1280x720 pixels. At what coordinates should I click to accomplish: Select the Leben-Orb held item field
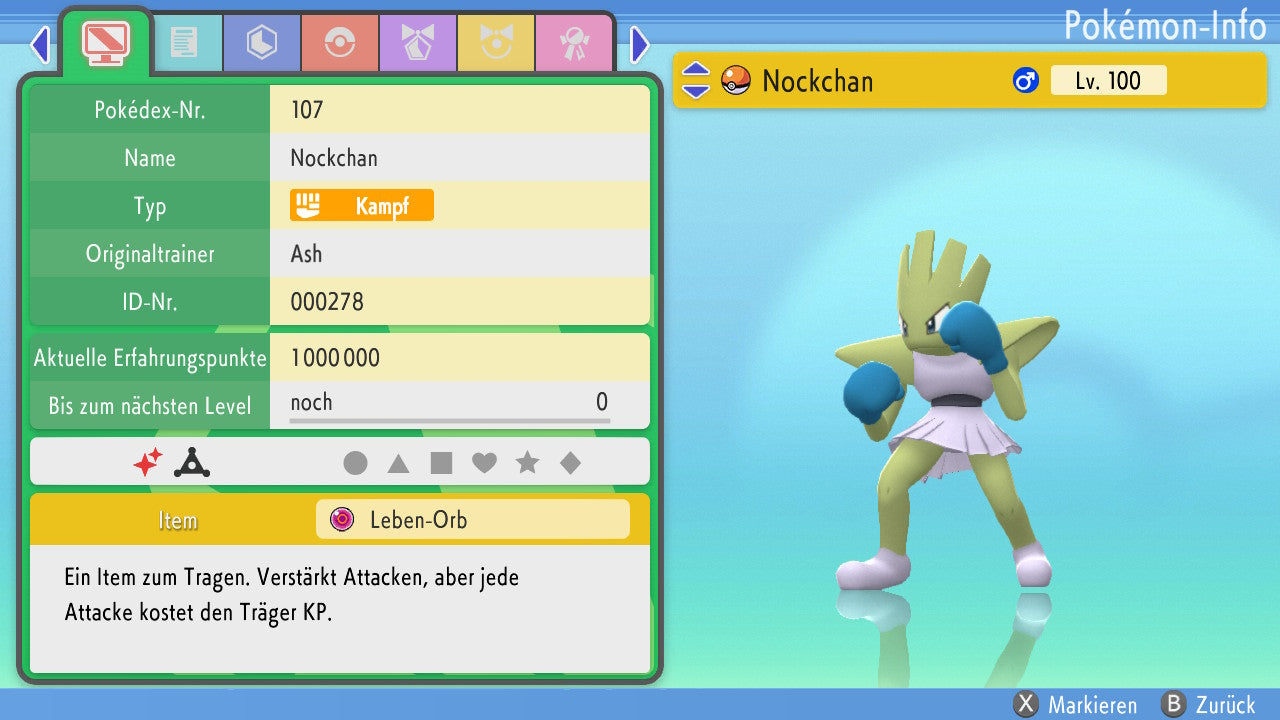pyautogui.click(x=472, y=520)
